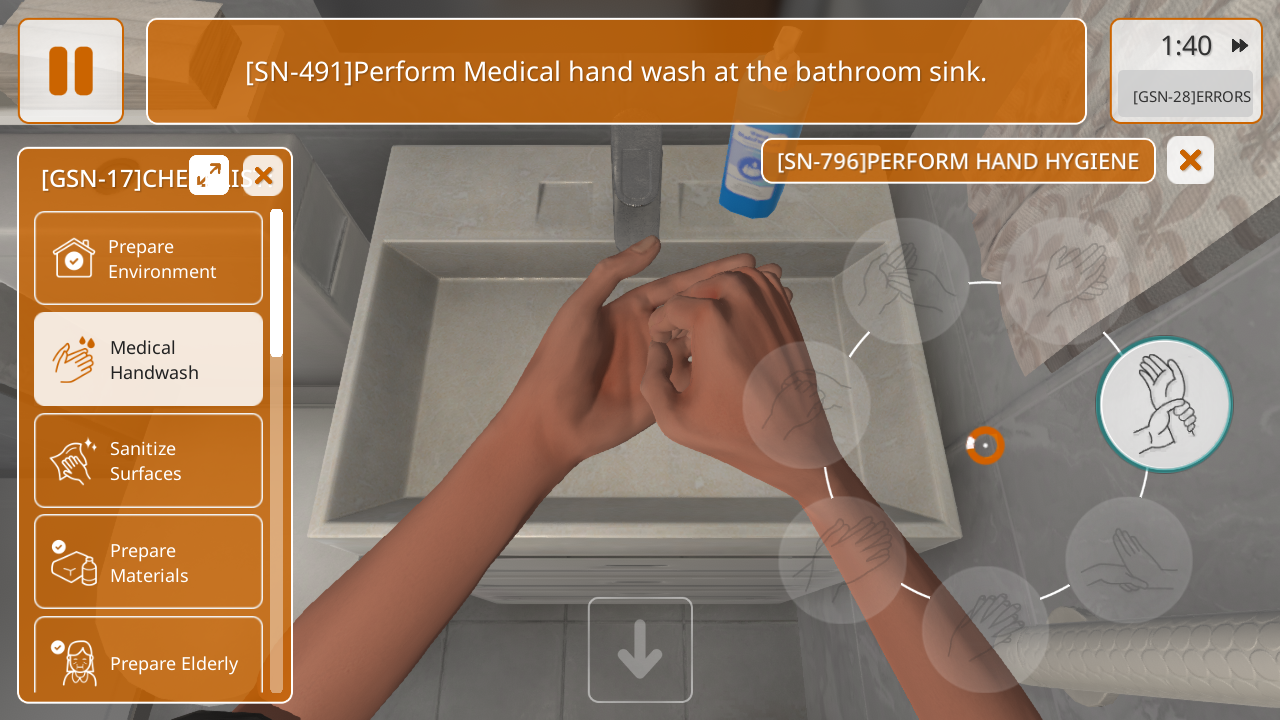Click the down arrow button below the sink
The width and height of the screenshot is (1280, 720).
point(640,650)
